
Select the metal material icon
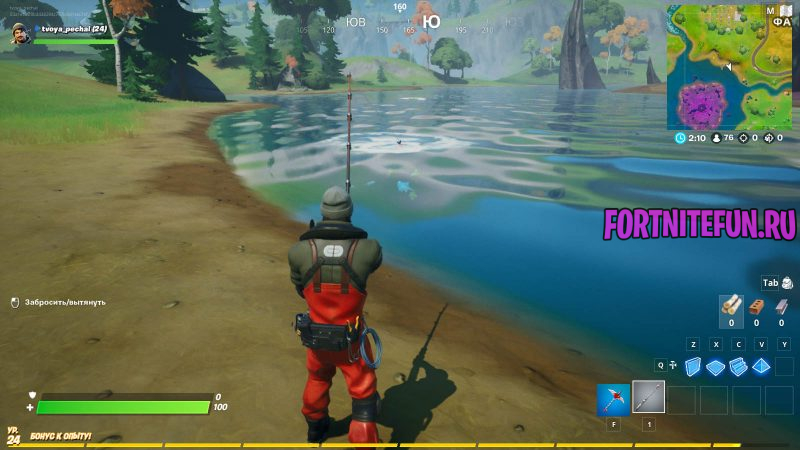coord(781,307)
